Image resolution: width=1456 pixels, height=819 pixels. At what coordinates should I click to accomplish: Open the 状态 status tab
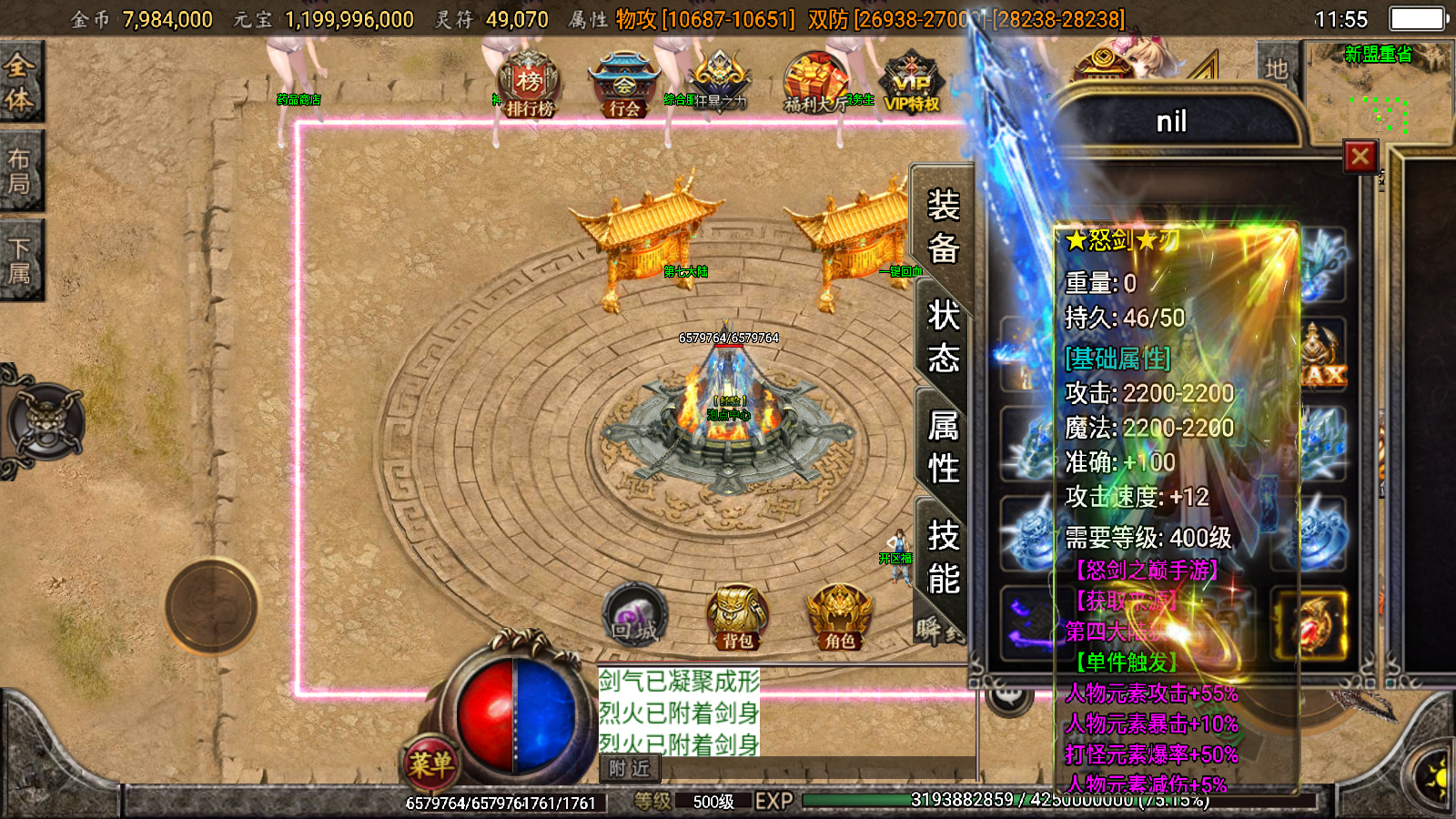[x=943, y=338]
